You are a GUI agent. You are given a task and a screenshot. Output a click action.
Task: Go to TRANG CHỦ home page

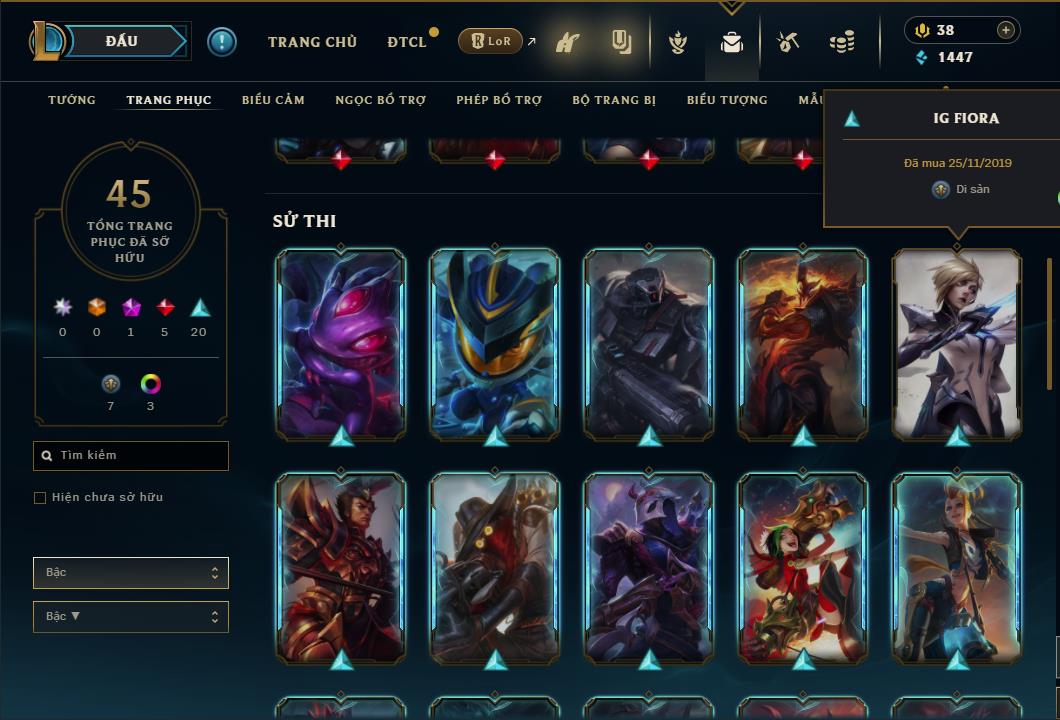(x=312, y=42)
